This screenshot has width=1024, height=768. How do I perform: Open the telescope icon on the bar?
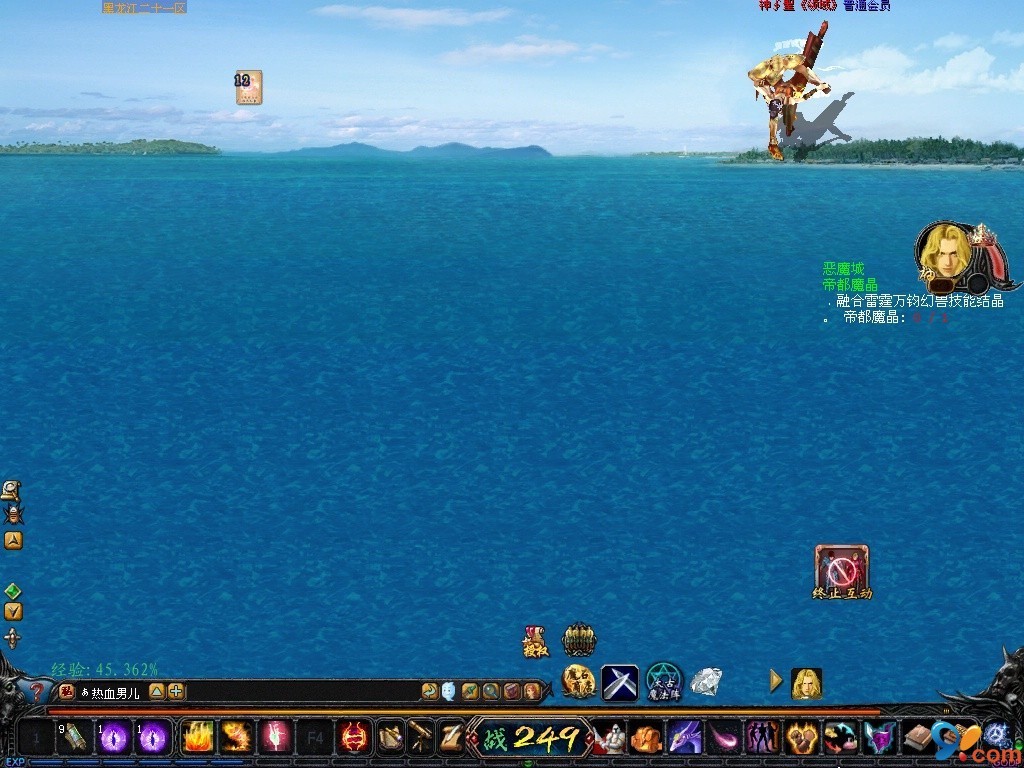pos(421,738)
